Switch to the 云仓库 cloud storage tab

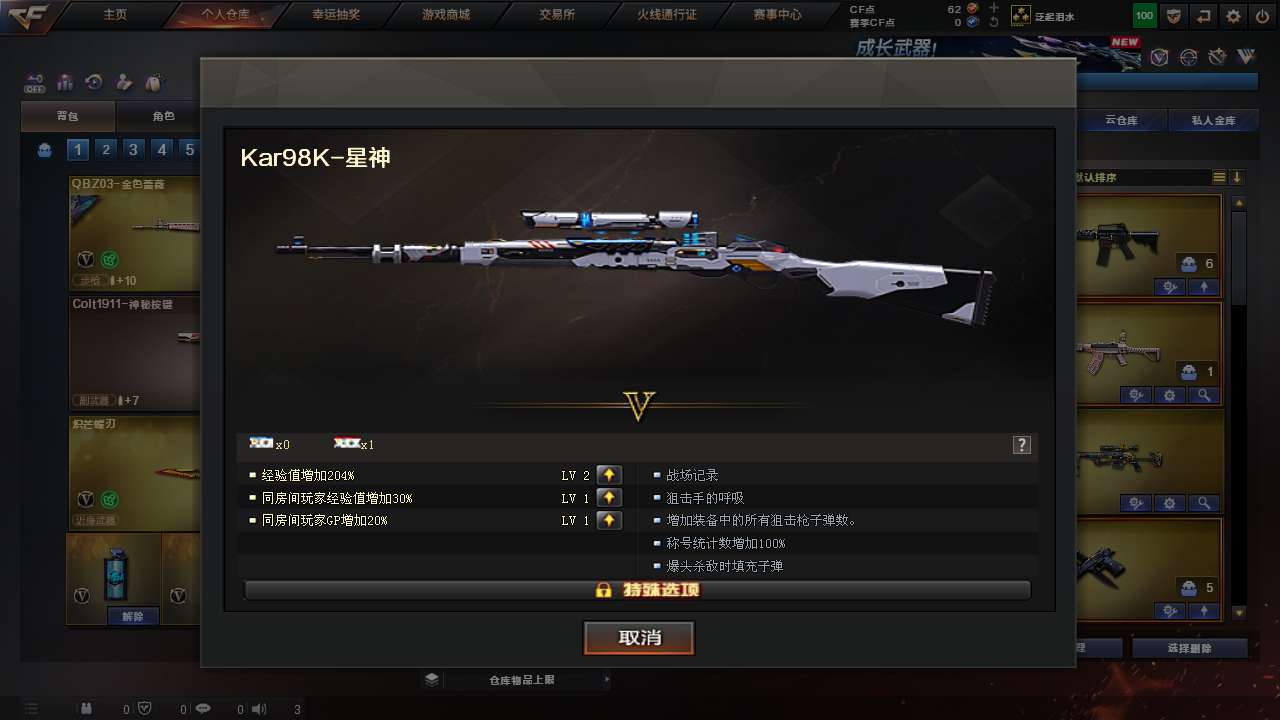click(x=1122, y=121)
